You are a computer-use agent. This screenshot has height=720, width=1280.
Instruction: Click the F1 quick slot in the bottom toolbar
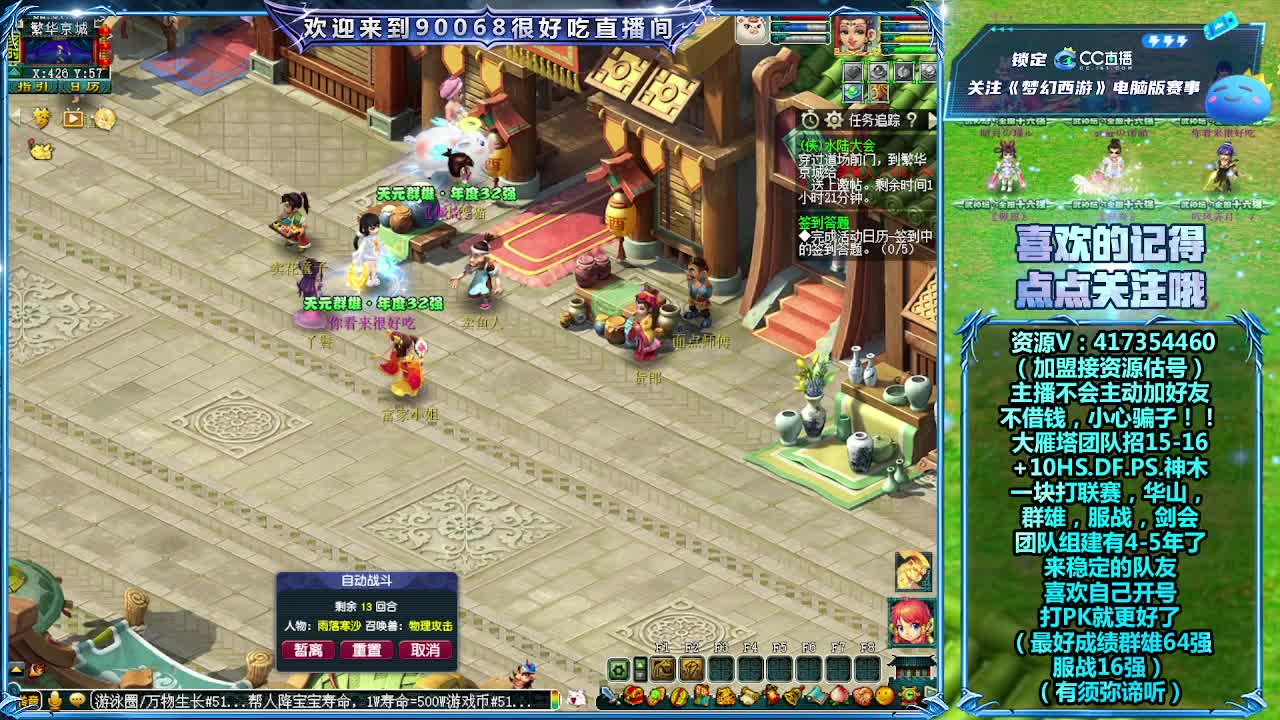click(x=661, y=668)
